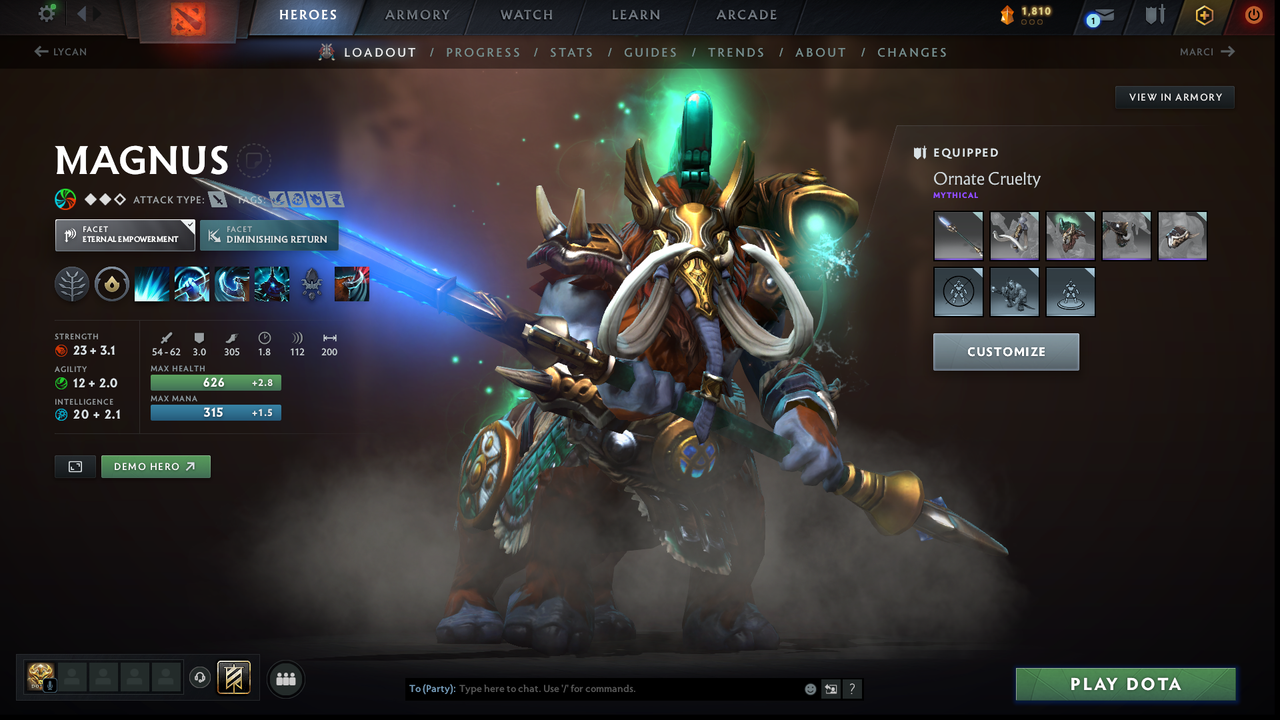Open the Dota Plus hexagon icon

[1204, 16]
